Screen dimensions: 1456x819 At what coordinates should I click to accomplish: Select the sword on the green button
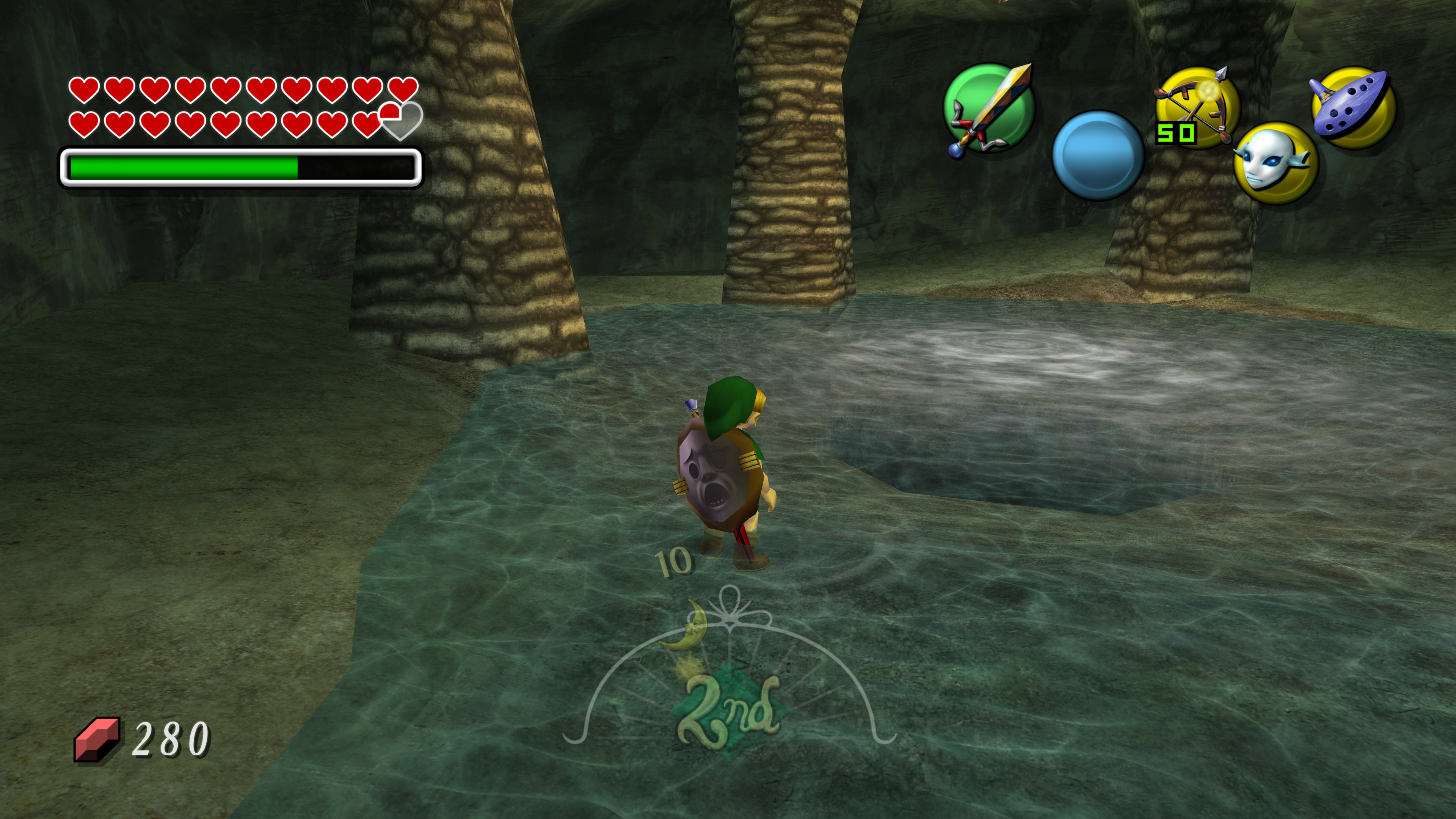coord(989,108)
